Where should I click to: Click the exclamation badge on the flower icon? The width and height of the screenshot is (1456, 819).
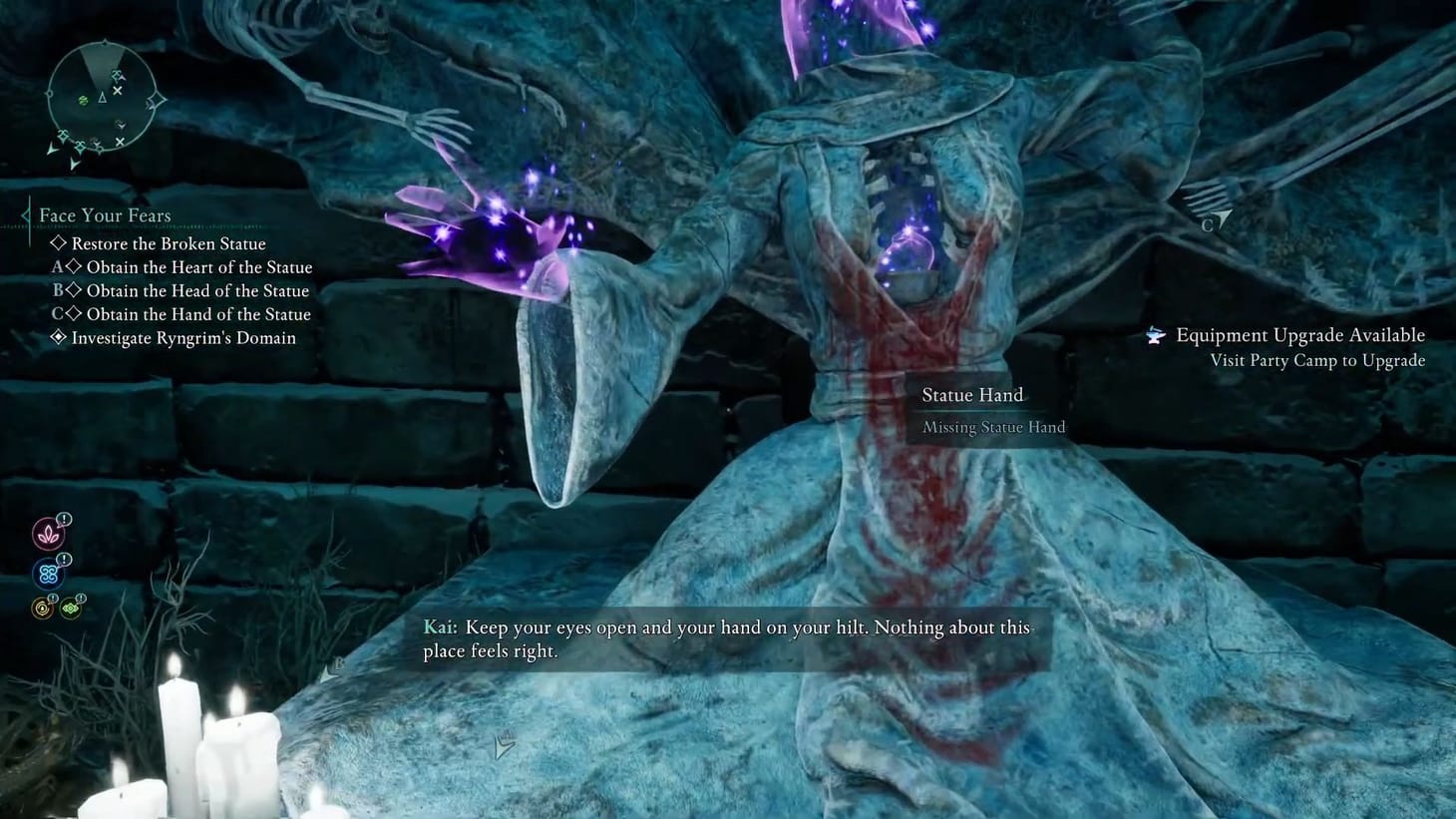pyautogui.click(x=62, y=519)
